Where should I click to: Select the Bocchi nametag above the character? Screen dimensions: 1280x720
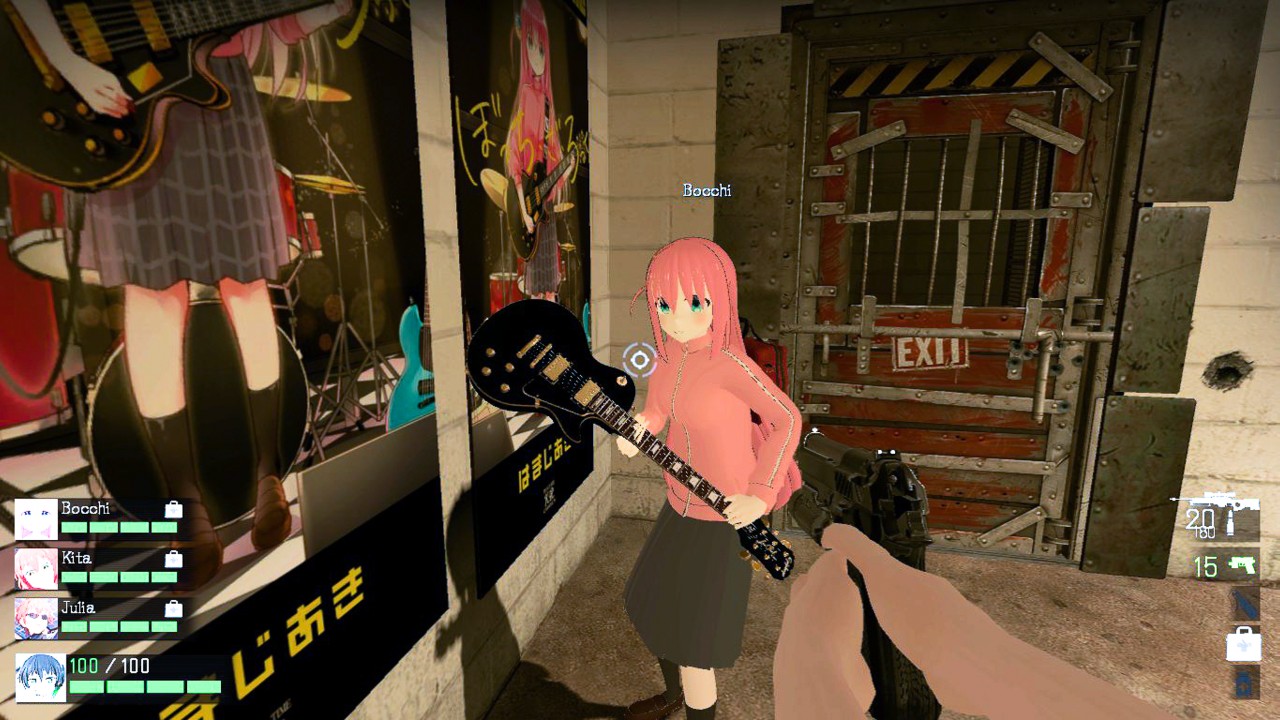(x=707, y=190)
